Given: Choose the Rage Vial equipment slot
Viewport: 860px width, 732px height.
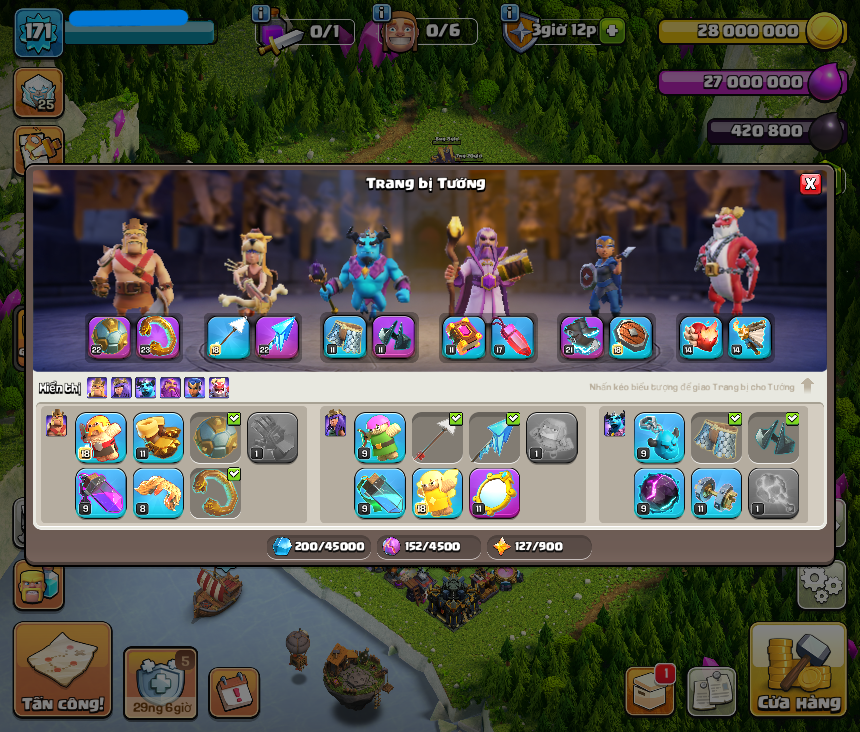Looking at the screenshot, I should tap(101, 493).
